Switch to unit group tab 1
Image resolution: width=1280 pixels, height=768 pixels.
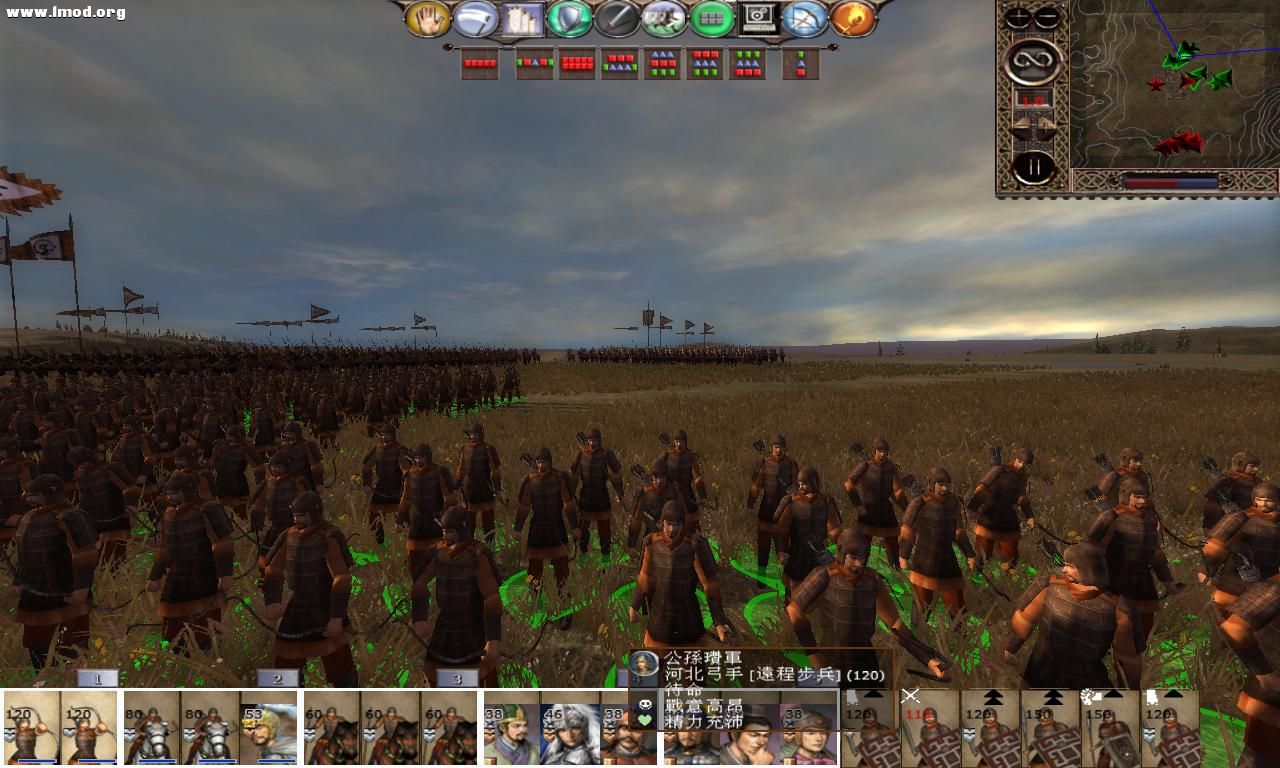pyautogui.click(x=97, y=678)
